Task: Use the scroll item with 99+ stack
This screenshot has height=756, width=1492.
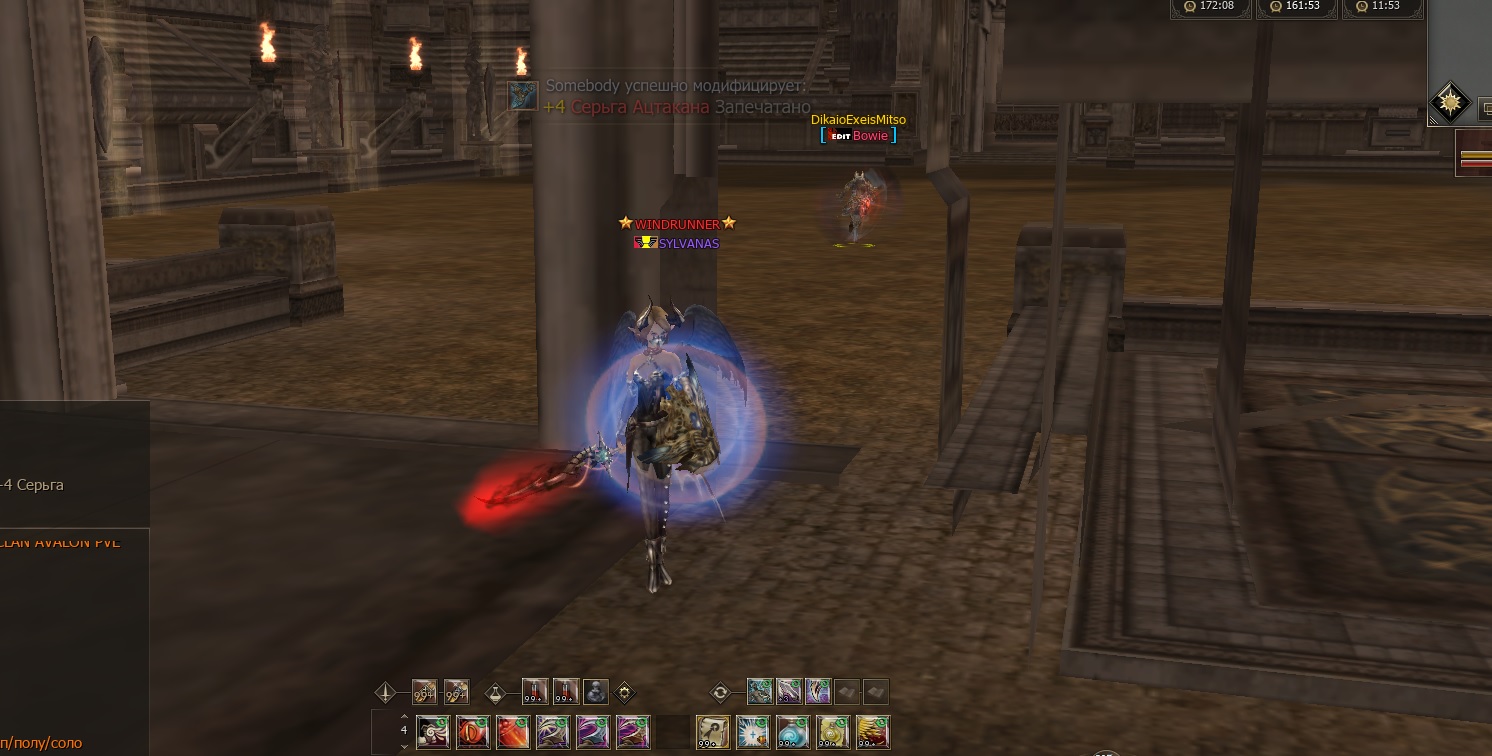Action: coord(712,732)
